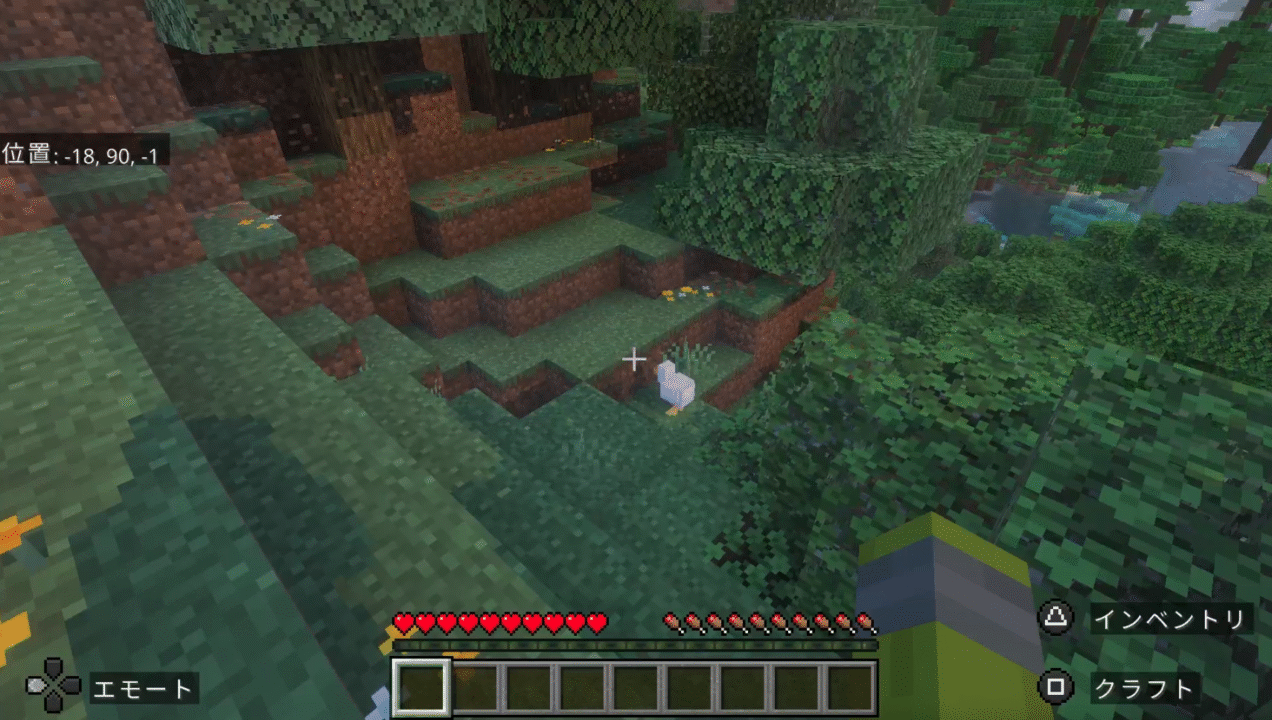
Task: Select the highlighted first hotbar slot
Action: [x=419, y=687]
